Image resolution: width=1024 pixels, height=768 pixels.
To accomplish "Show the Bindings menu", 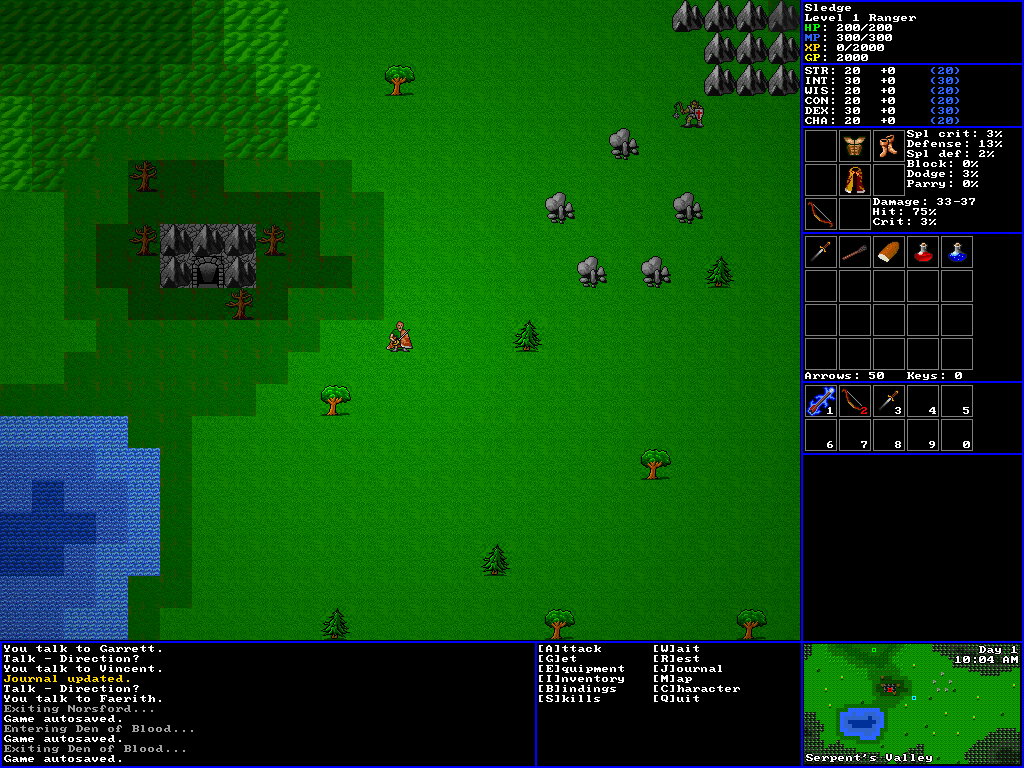I will tap(577, 689).
